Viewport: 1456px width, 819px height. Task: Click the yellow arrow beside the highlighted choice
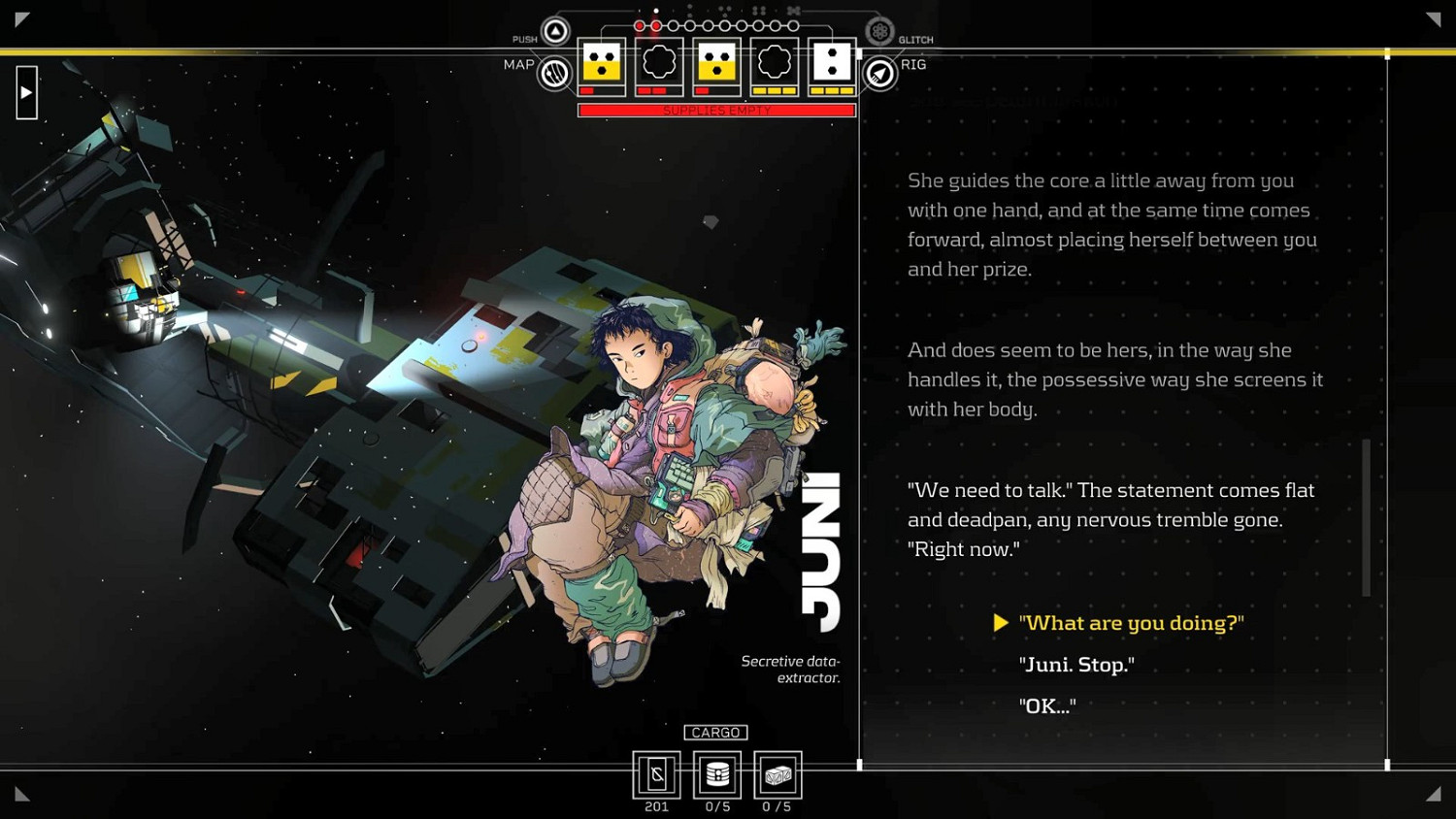(x=1001, y=623)
